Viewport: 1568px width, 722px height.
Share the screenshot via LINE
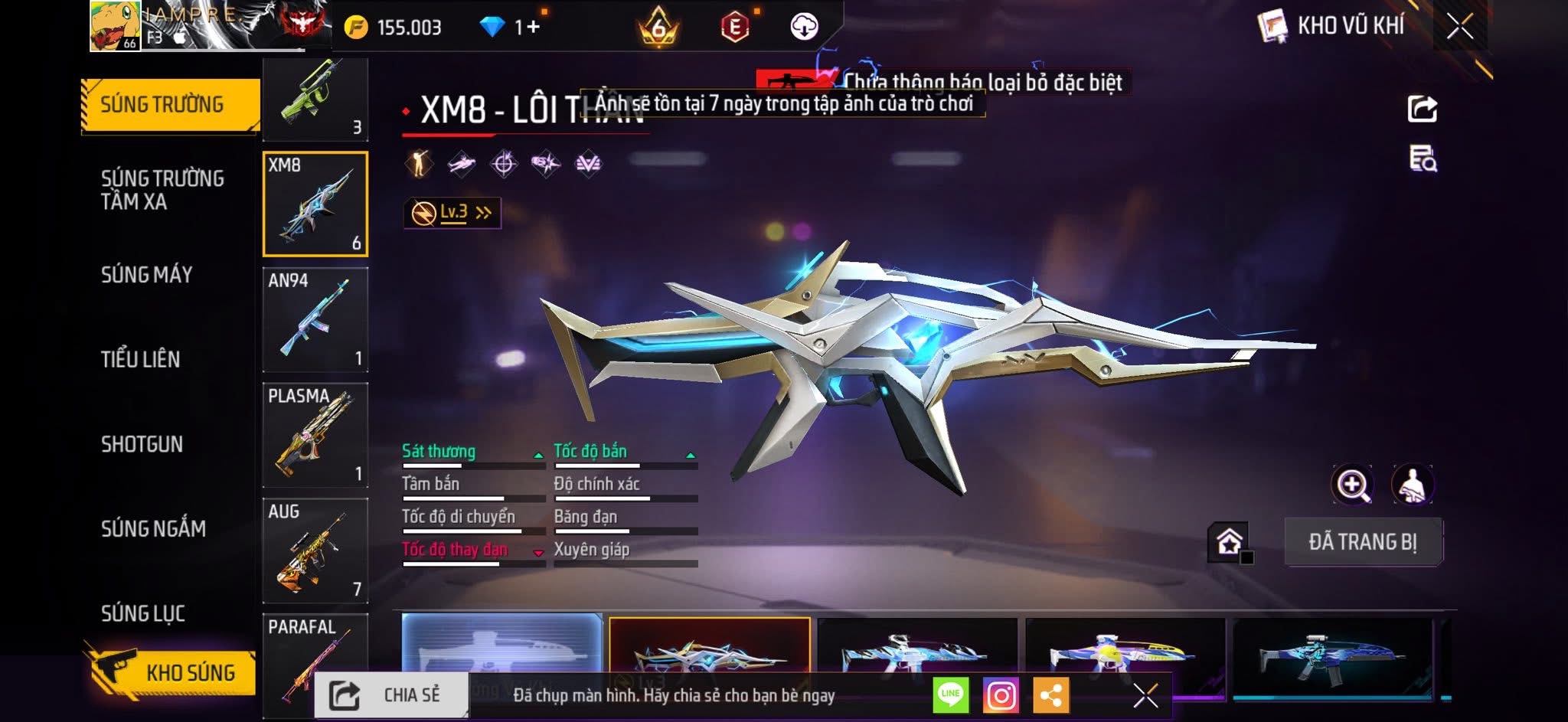[x=950, y=695]
